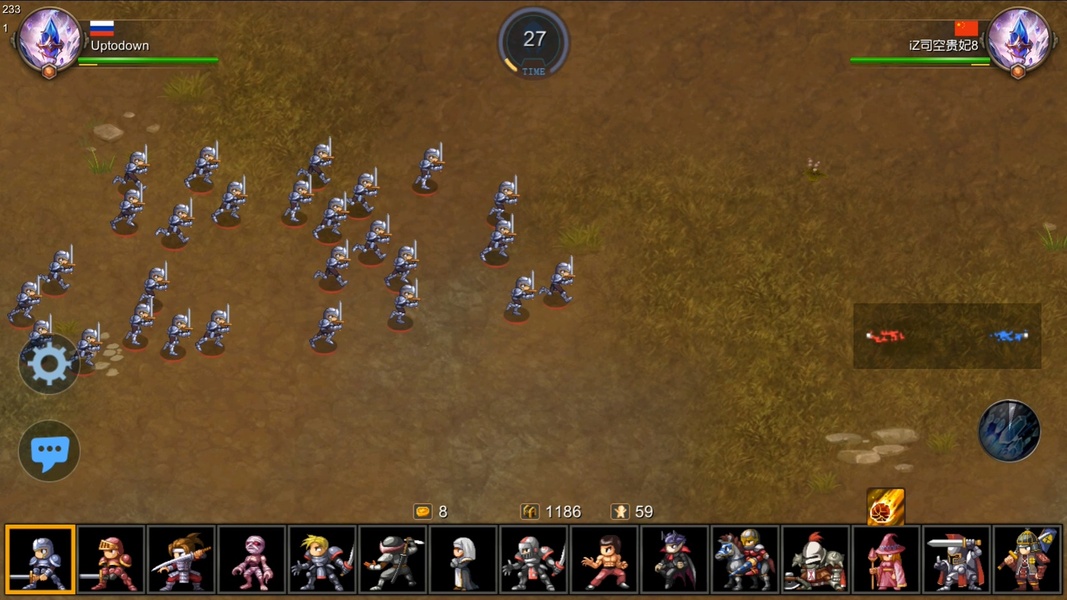Choose the black ninja unit
This screenshot has width=1067, height=600.
pos(393,560)
